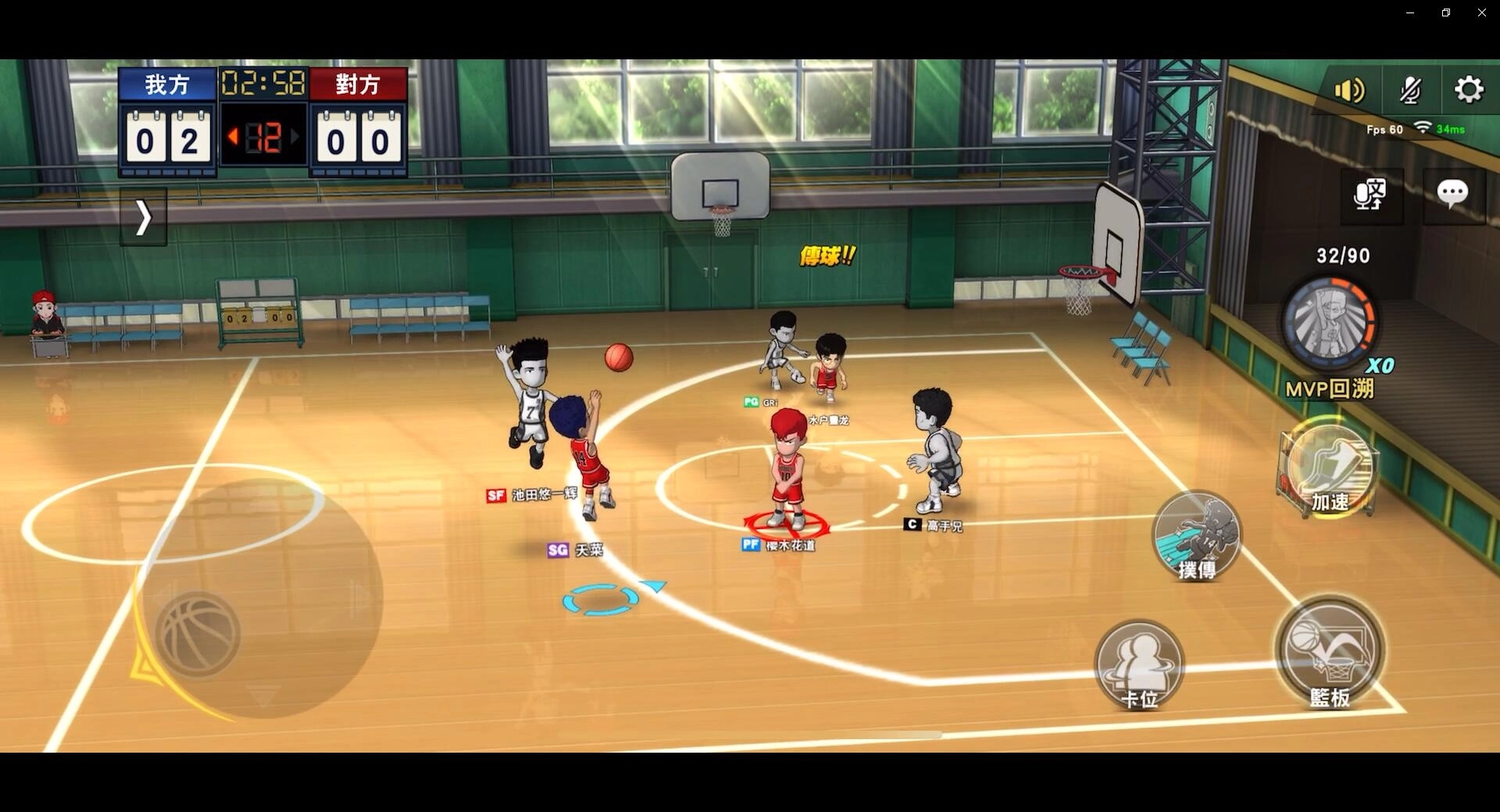The height and width of the screenshot is (812, 1500).
Task: Select the 對方 opponent score tab
Action: click(x=358, y=84)
